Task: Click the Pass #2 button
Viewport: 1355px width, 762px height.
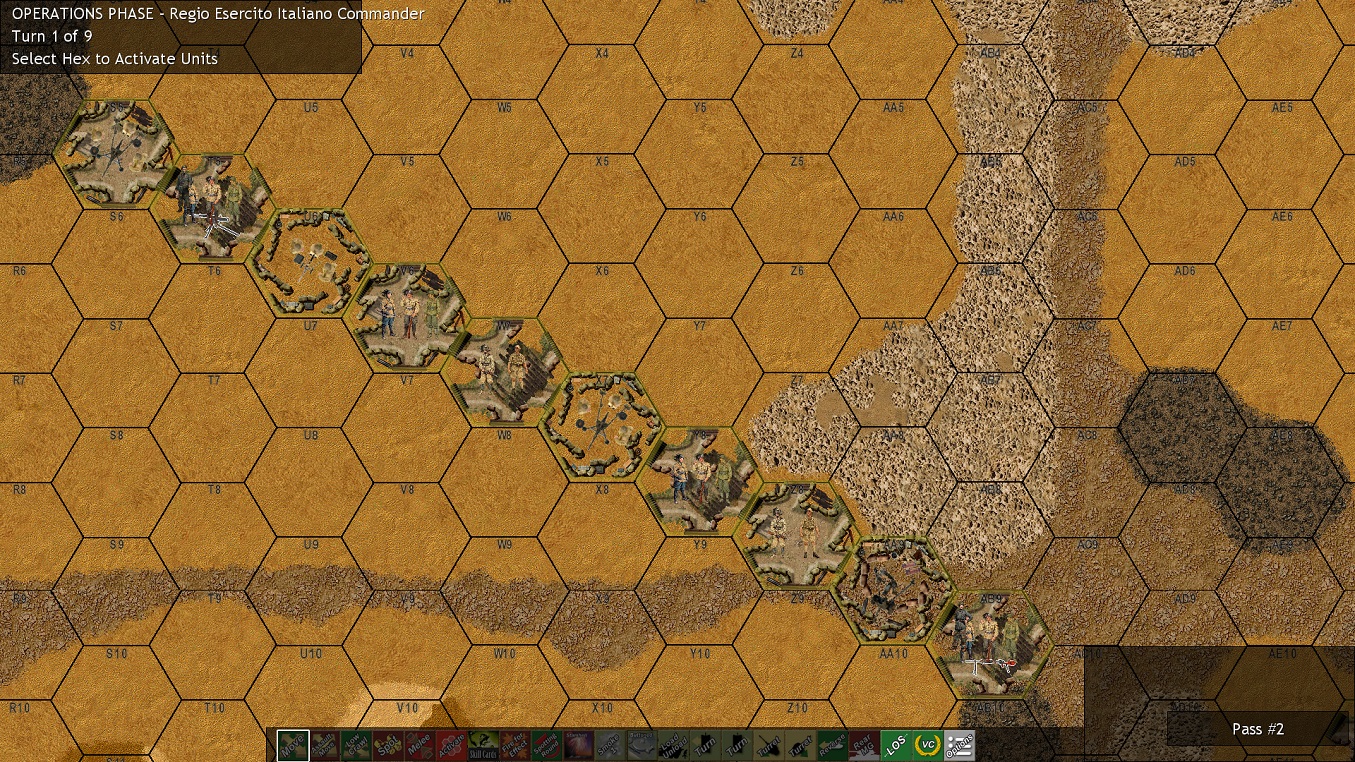Action: (1256, 729)
